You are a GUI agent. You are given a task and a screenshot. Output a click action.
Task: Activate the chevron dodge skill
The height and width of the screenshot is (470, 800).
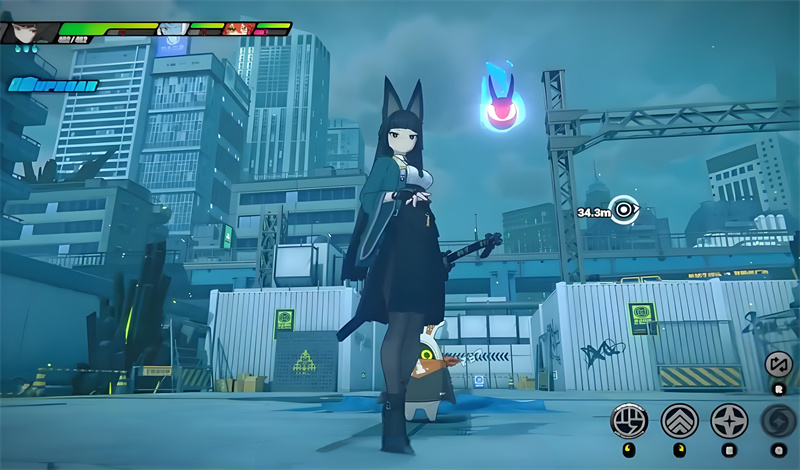[680, 420]
